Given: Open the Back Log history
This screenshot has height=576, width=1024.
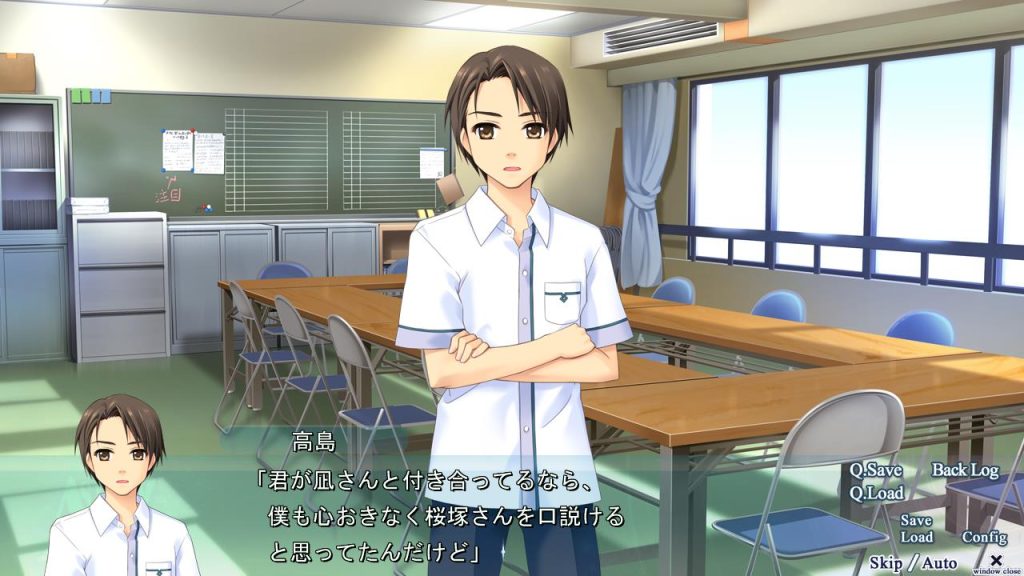Looking at the screenshot, I should click(x=965, y=470).
